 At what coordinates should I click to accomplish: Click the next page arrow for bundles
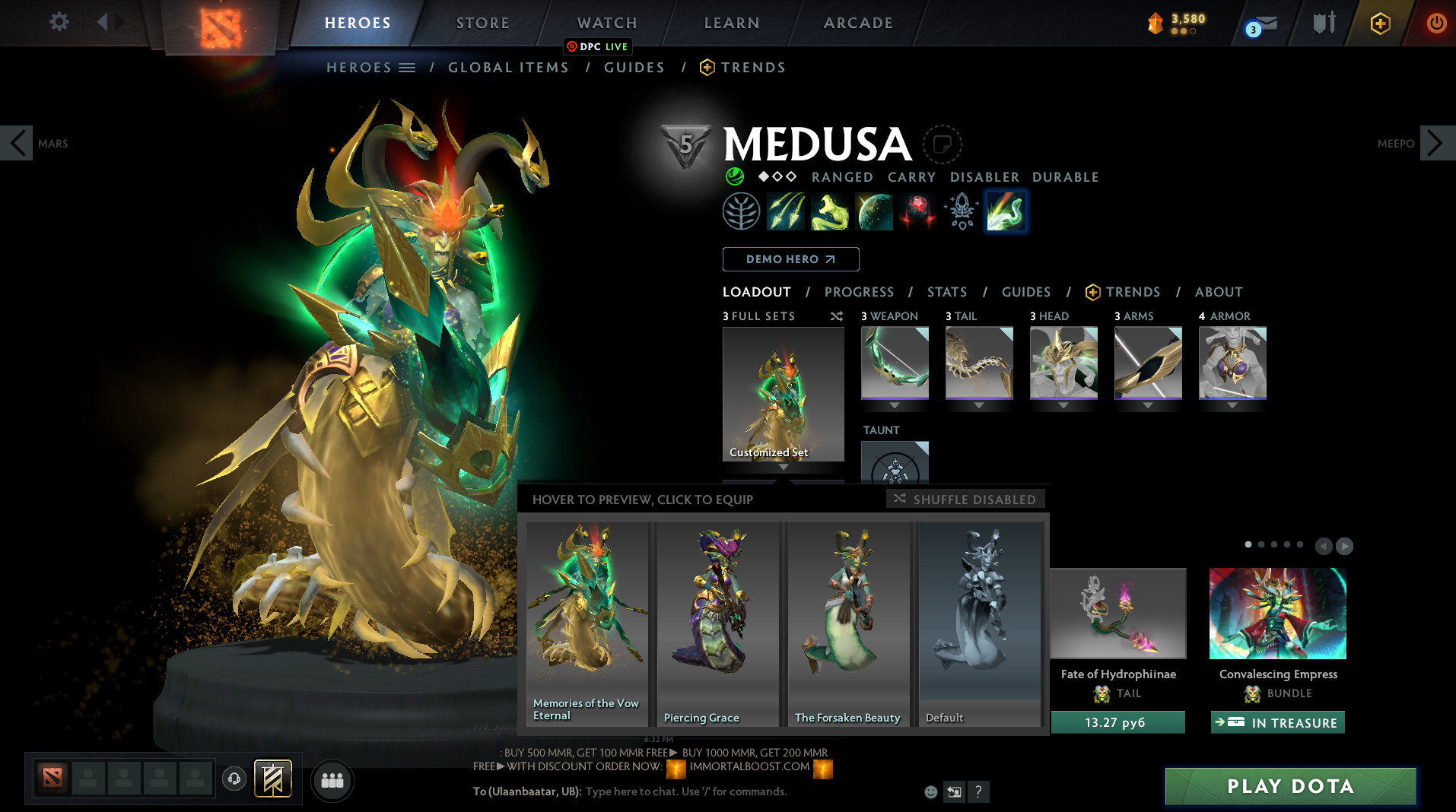pos(1345,546)
